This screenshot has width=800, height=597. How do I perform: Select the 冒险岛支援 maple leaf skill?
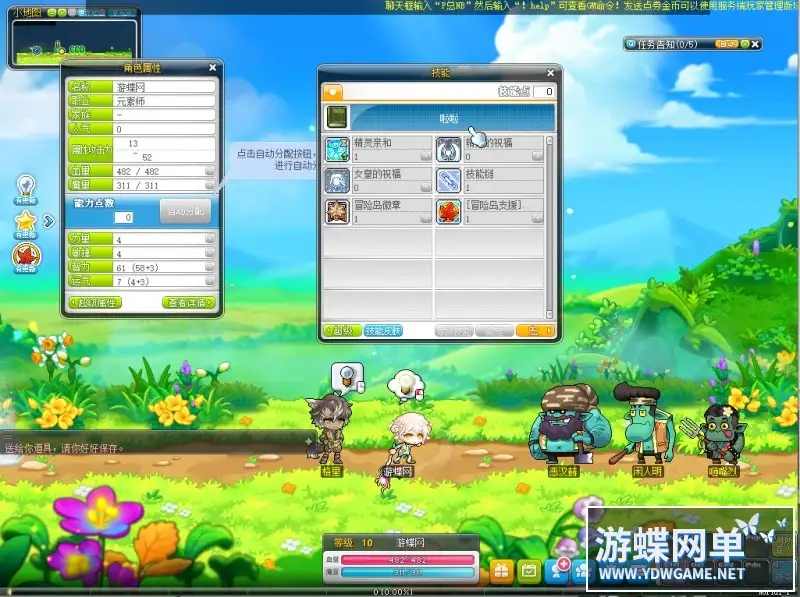point(447,211)
